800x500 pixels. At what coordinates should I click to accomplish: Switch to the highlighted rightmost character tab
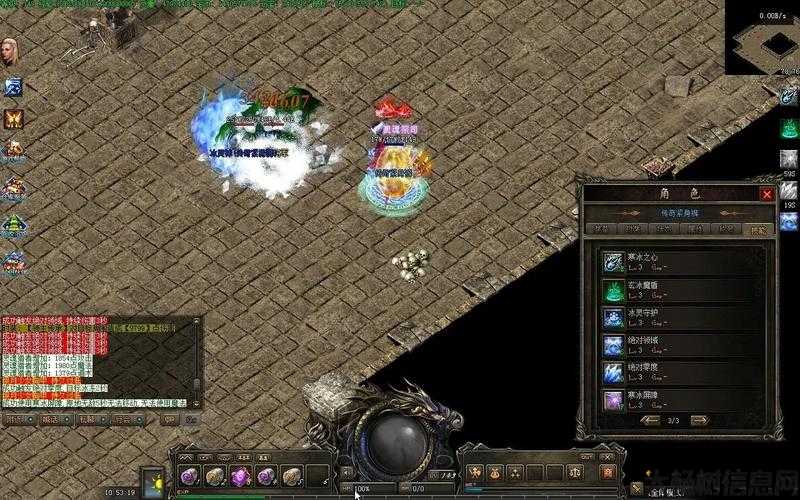(758, 229)
